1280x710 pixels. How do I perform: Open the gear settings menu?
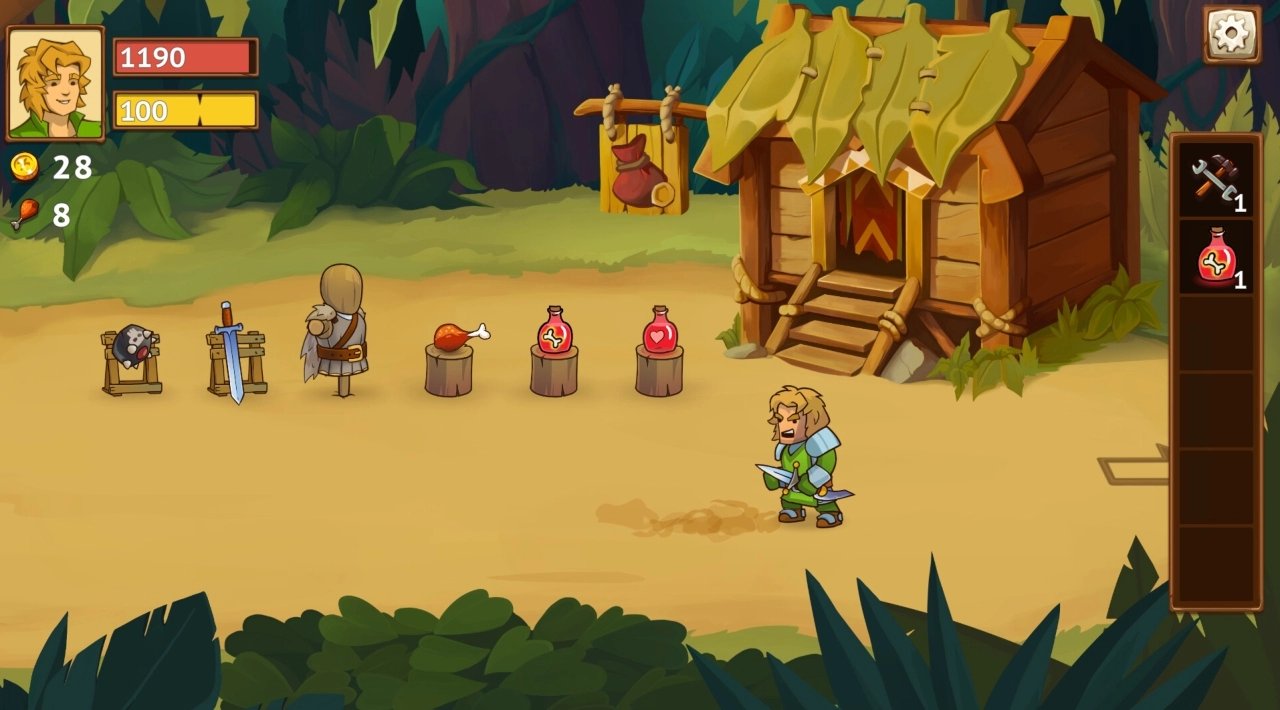1231,35
